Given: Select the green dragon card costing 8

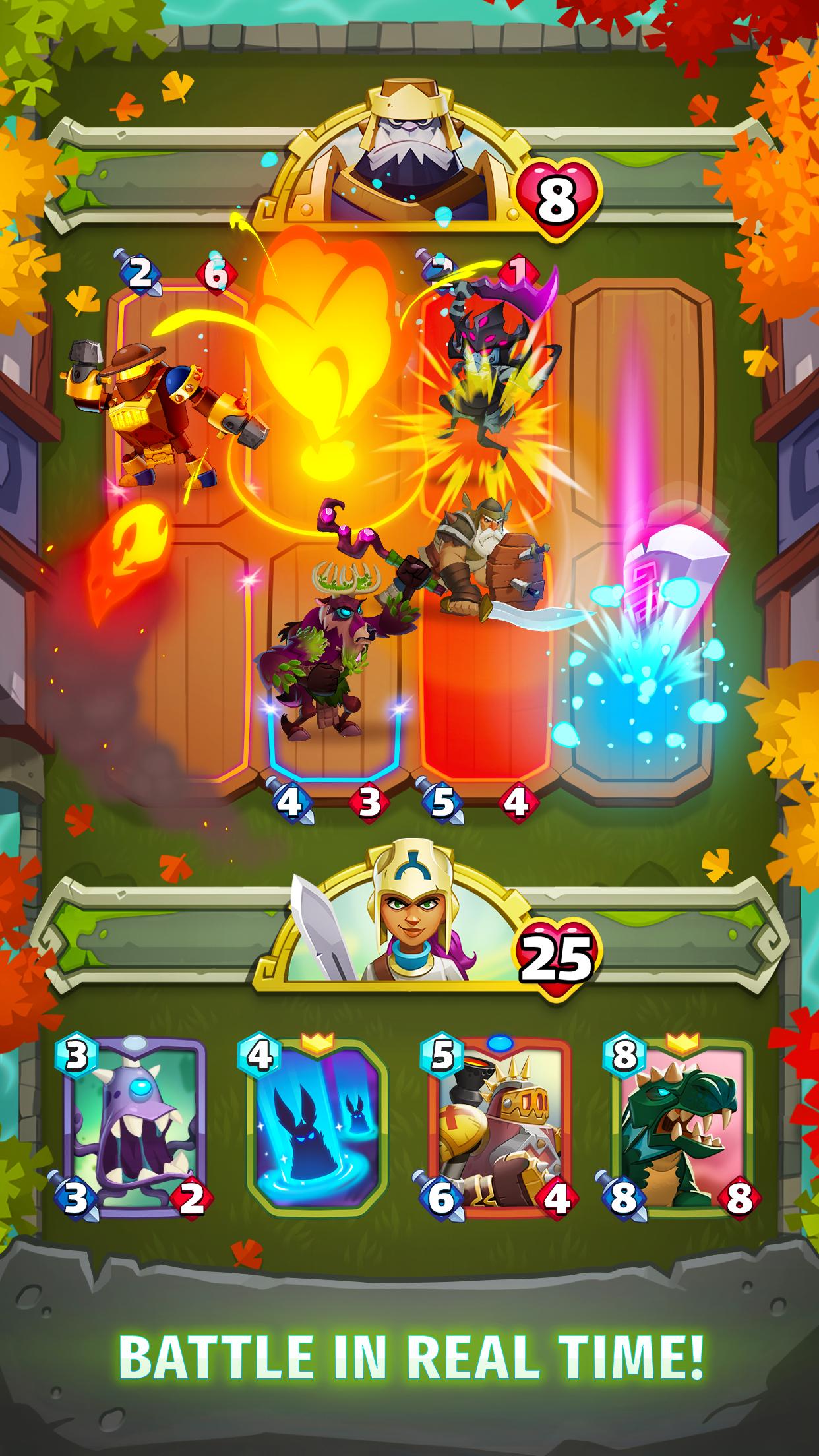Looking at the screenshot, I should point(682,1129).
